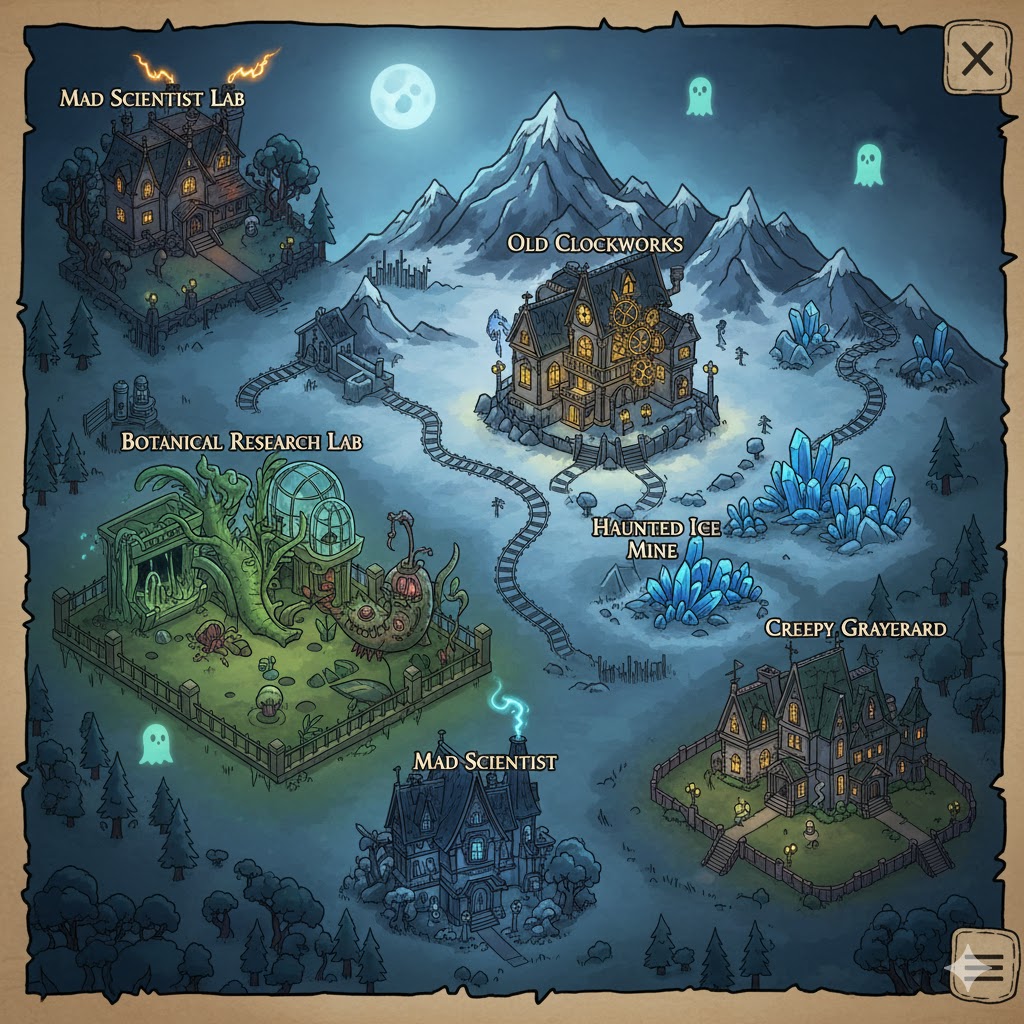Open the list menu icon button
1024x1024 pixels.
coord(979,965)
